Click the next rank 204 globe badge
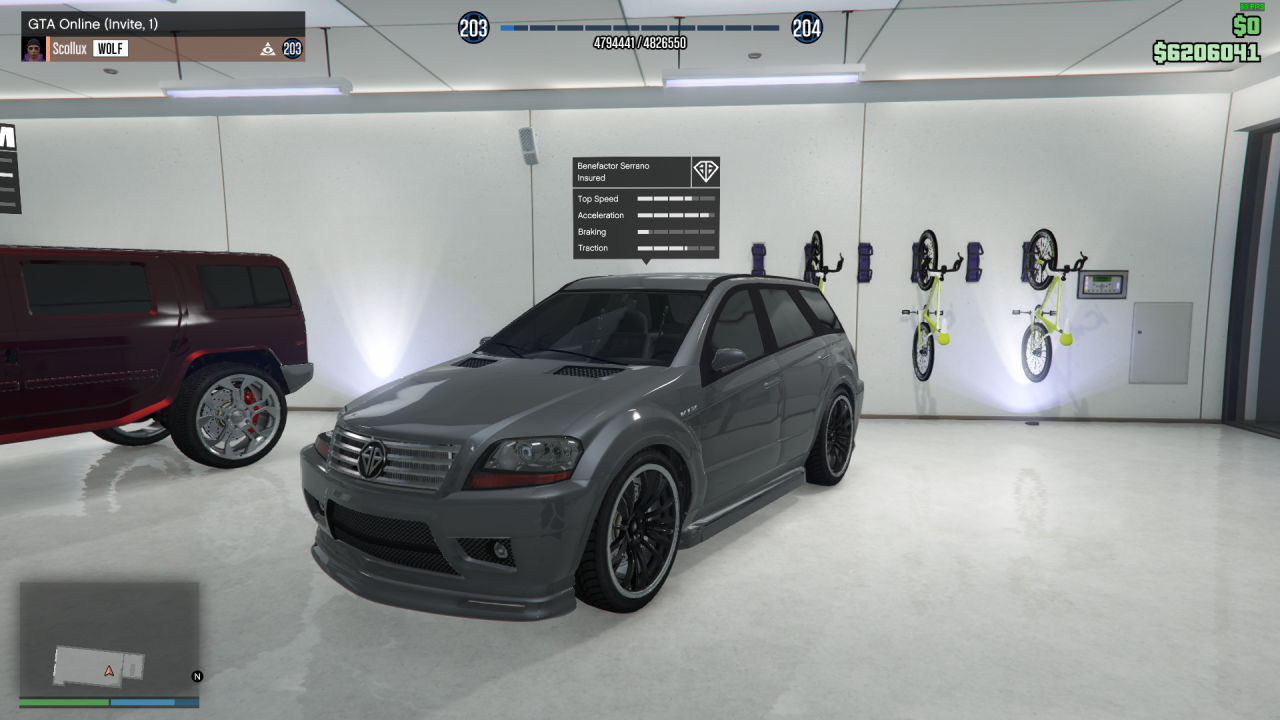 (x=807, y=28)
